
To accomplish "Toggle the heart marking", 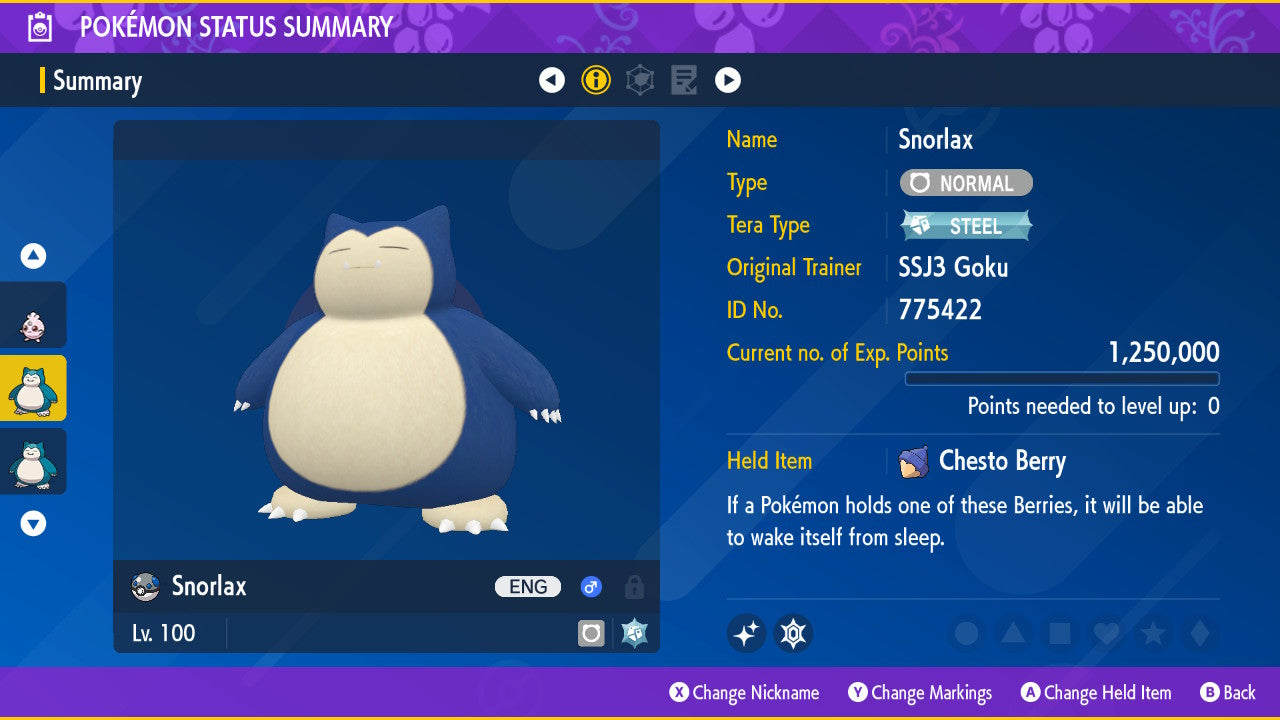I will (1105, 633).
